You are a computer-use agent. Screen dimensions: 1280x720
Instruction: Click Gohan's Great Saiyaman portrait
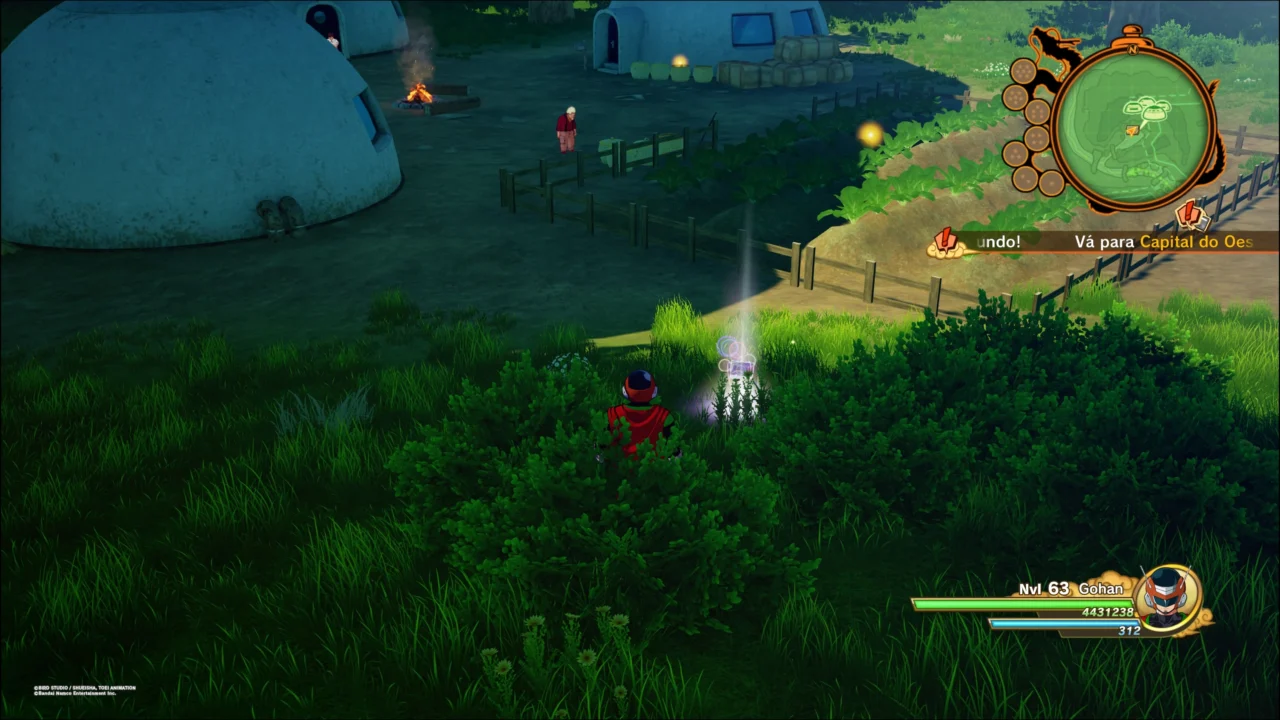tap(1165, 598)
